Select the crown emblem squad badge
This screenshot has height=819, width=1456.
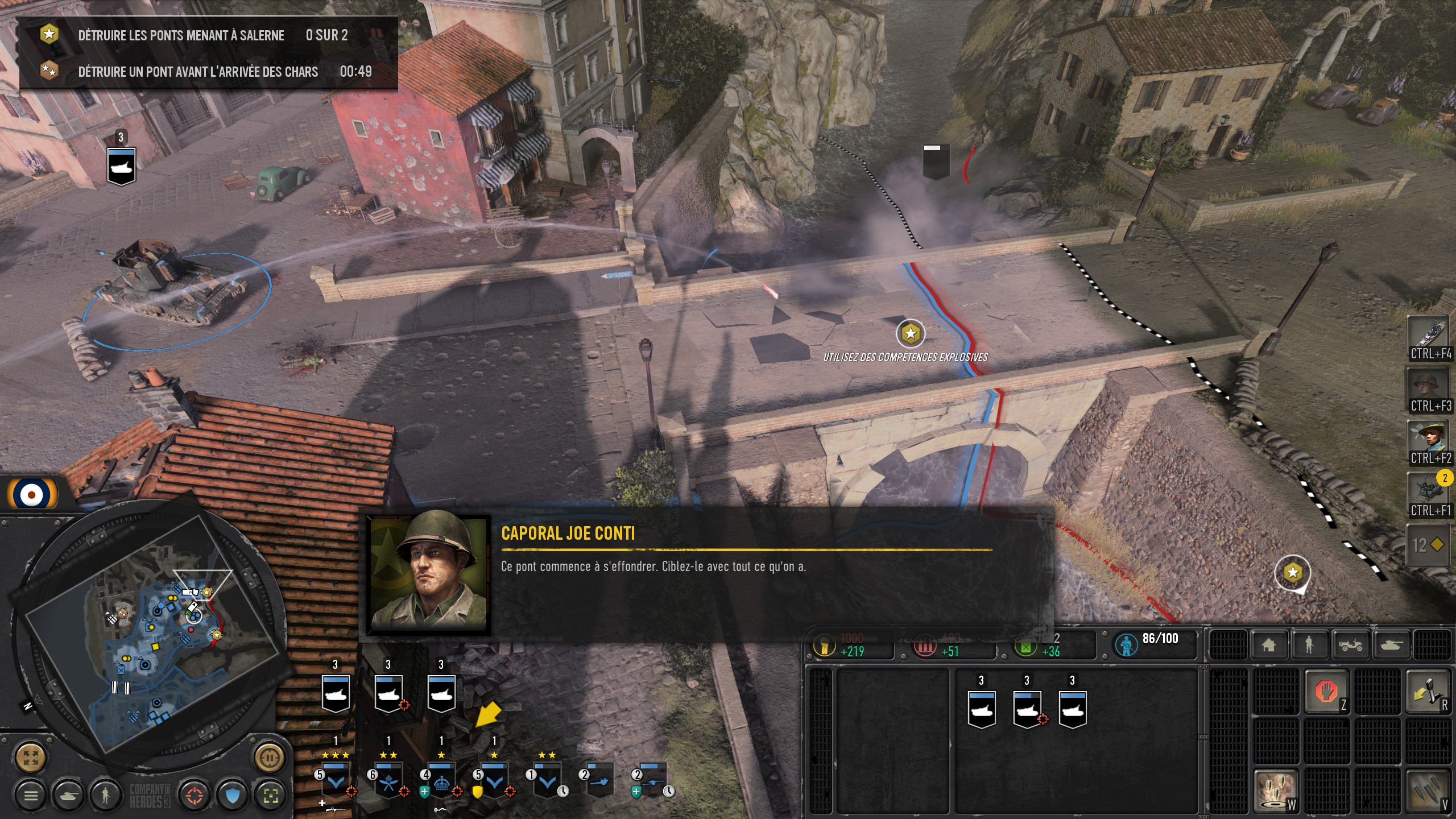[x=441, y=782]
